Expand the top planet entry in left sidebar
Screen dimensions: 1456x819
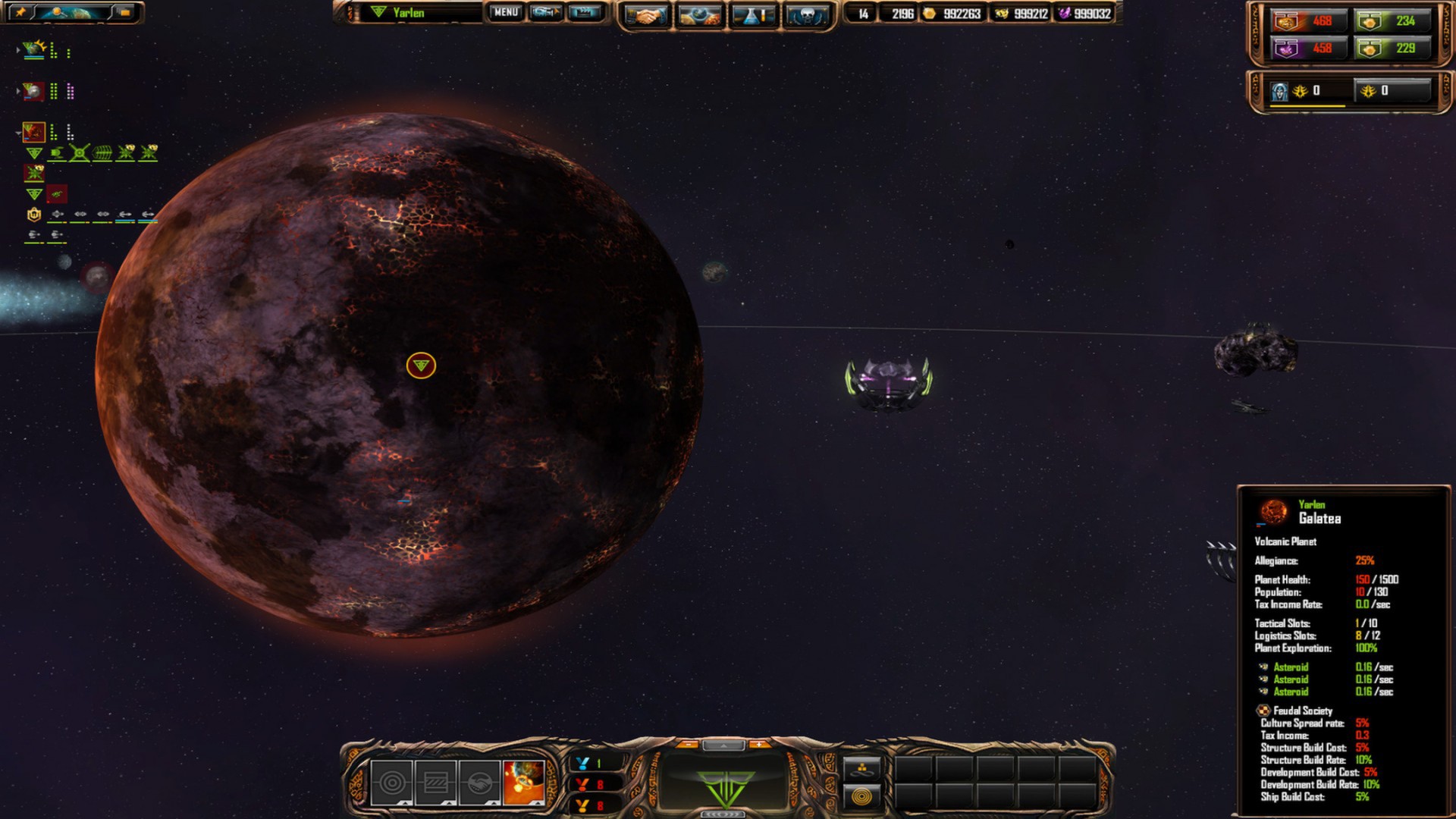pyautogui.click(x=18, y=49)
